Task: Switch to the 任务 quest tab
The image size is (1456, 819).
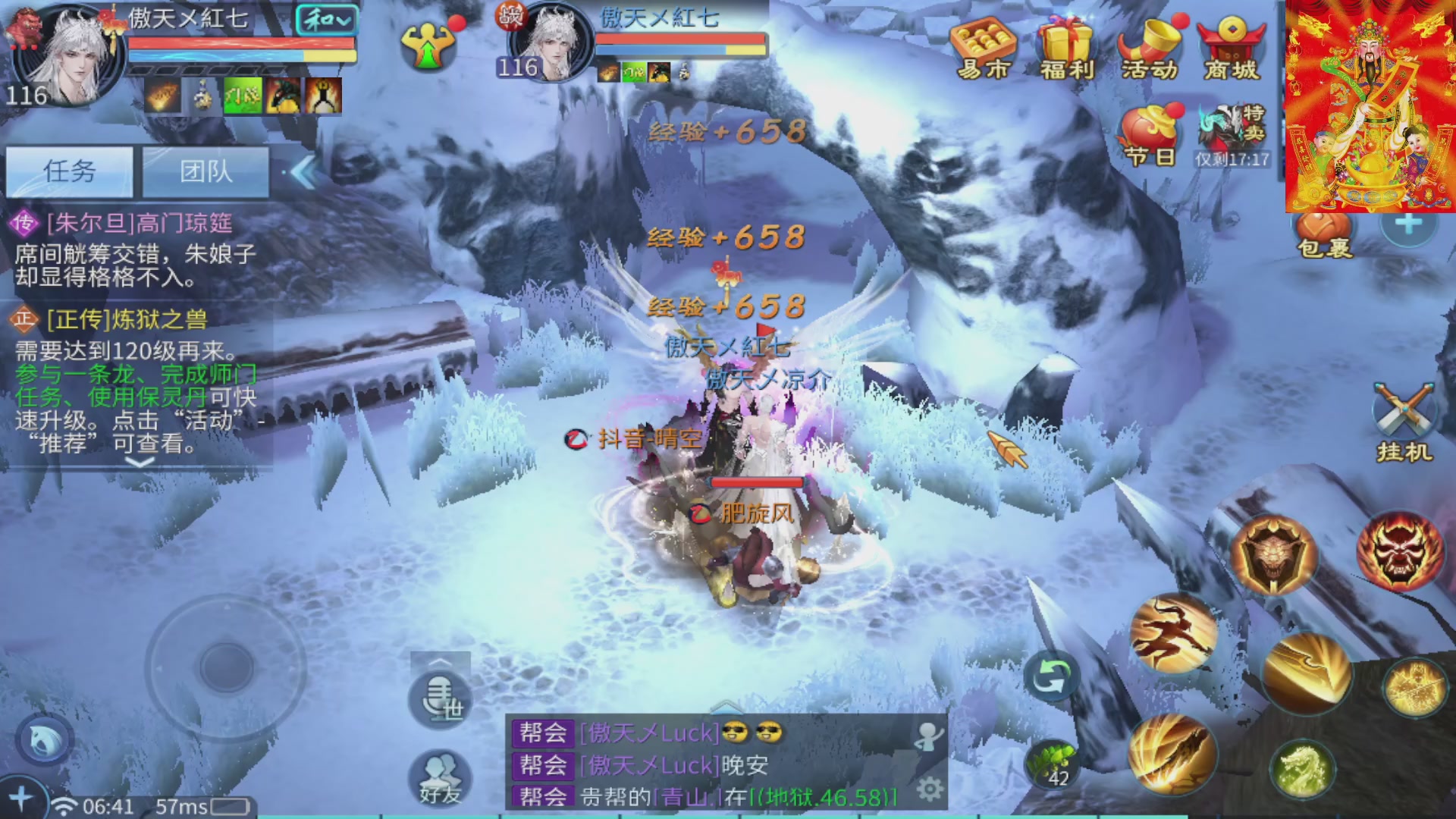Action: coord(70,171)
